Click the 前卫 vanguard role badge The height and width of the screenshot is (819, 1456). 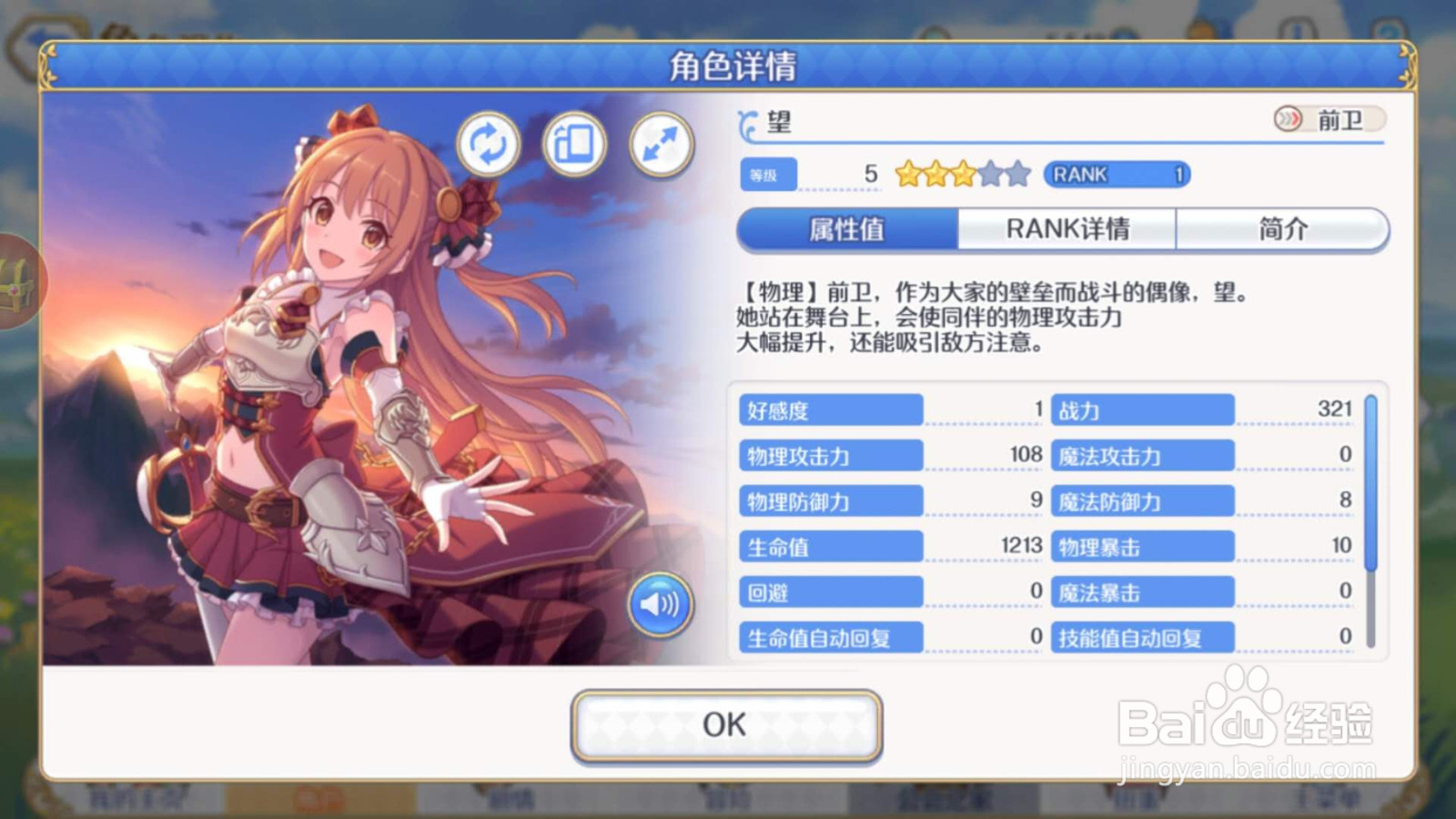[1328, 119]
